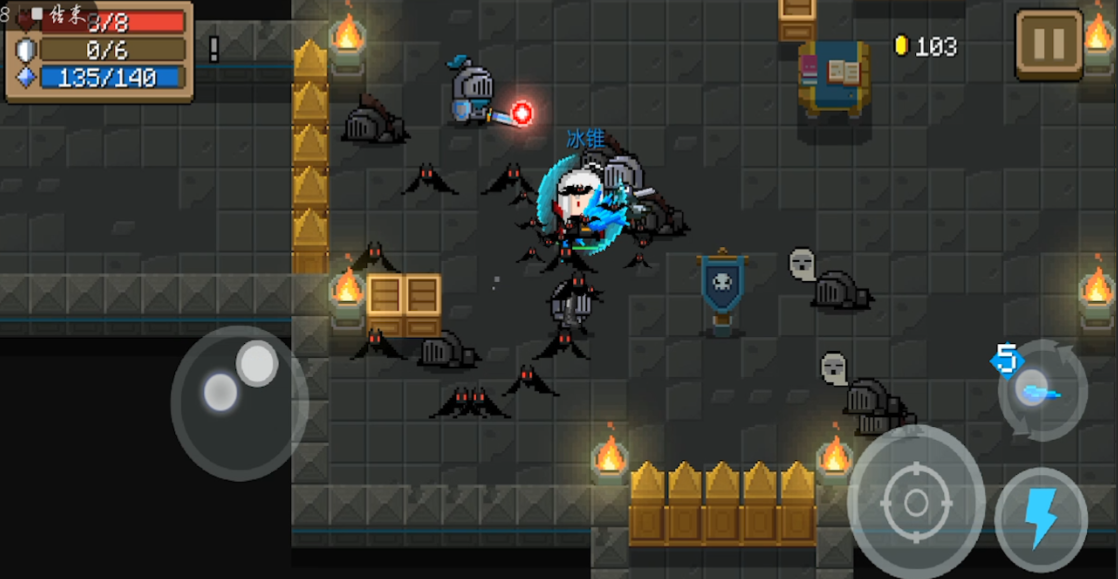
Task: Switch weapon using the swap button
Action: click(1043, 390)
